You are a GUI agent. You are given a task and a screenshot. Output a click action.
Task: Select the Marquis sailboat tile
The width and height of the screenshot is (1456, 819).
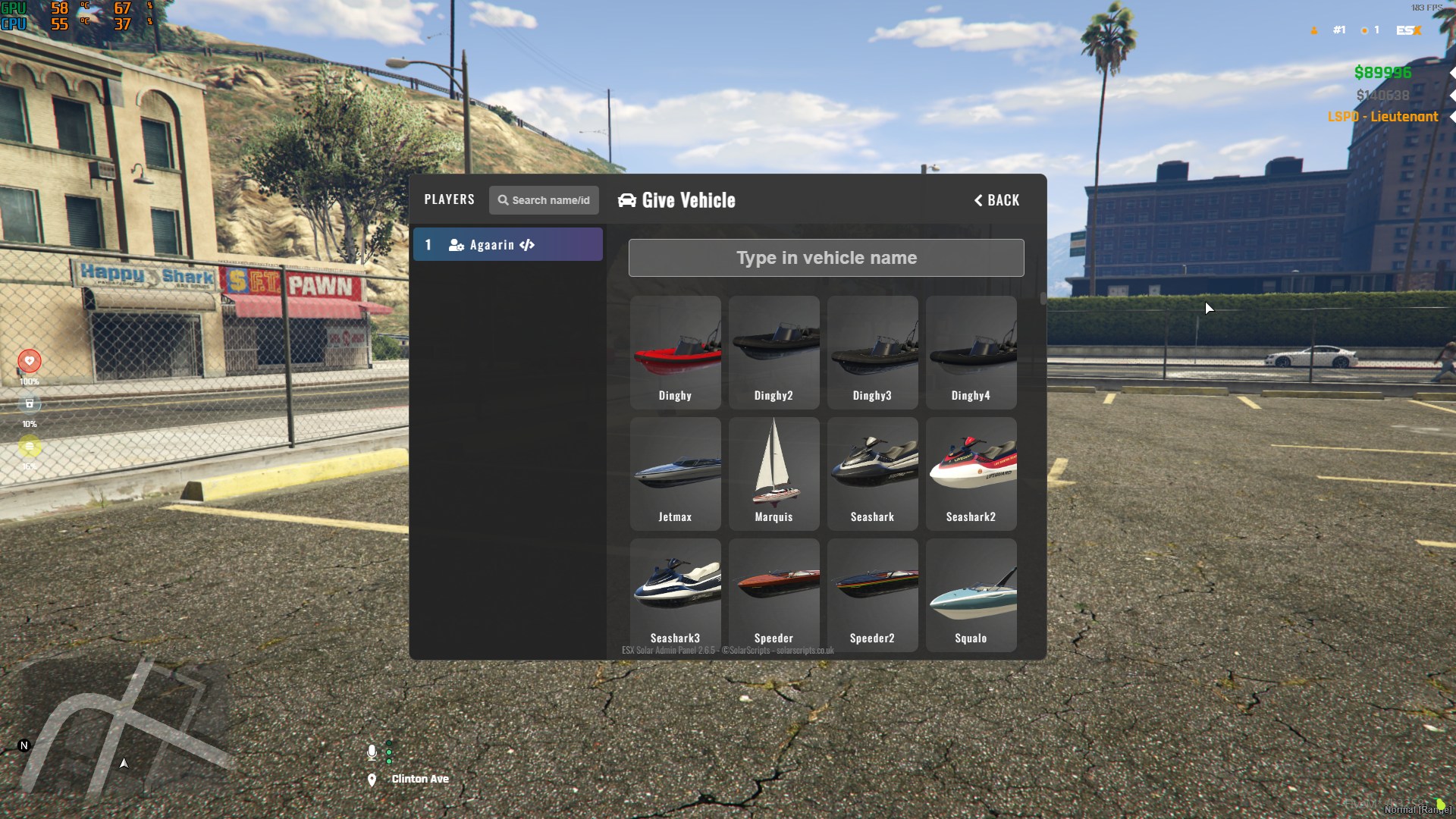773,474
